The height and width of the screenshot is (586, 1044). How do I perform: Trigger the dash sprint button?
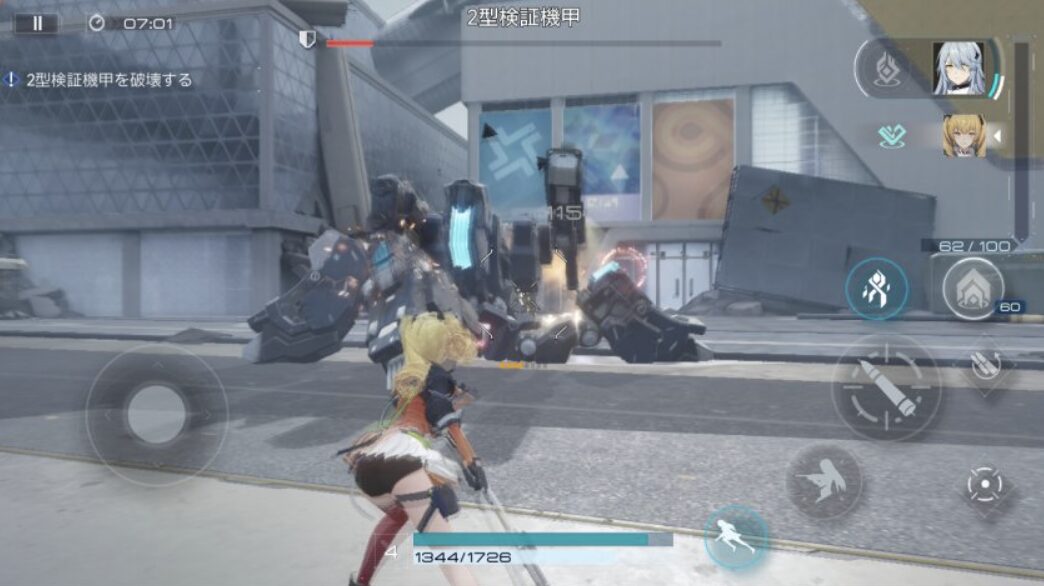(736, 537)
